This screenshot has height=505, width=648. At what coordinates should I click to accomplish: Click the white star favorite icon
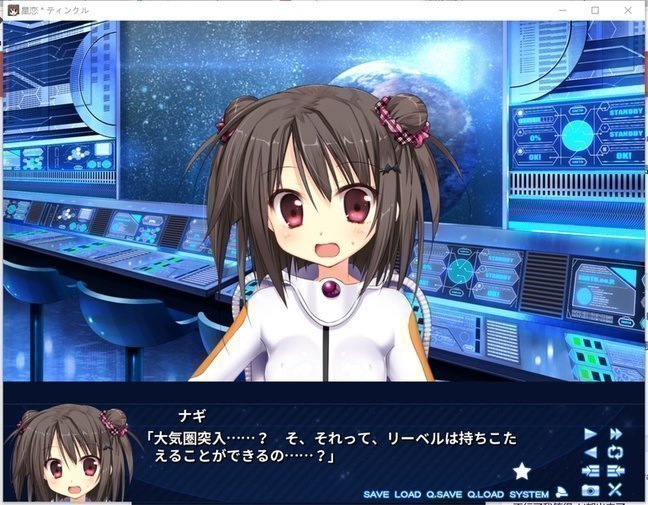click(521, 470)
